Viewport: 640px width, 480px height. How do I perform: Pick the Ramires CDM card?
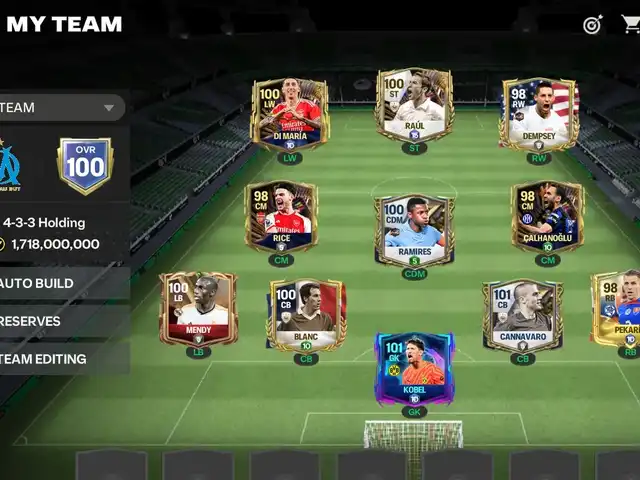414,230
